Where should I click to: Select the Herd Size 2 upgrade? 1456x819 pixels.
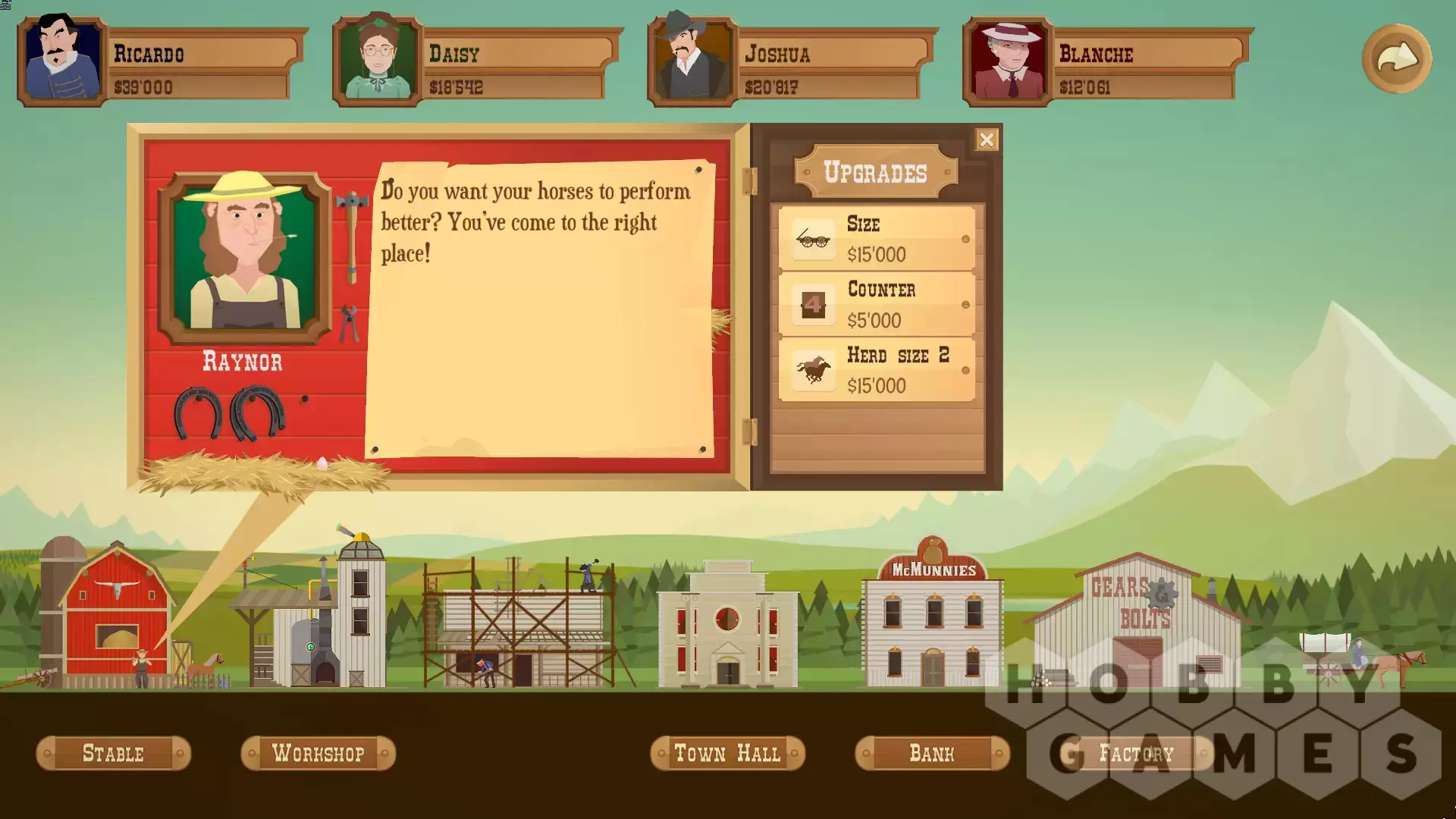[x=877, y=370]
